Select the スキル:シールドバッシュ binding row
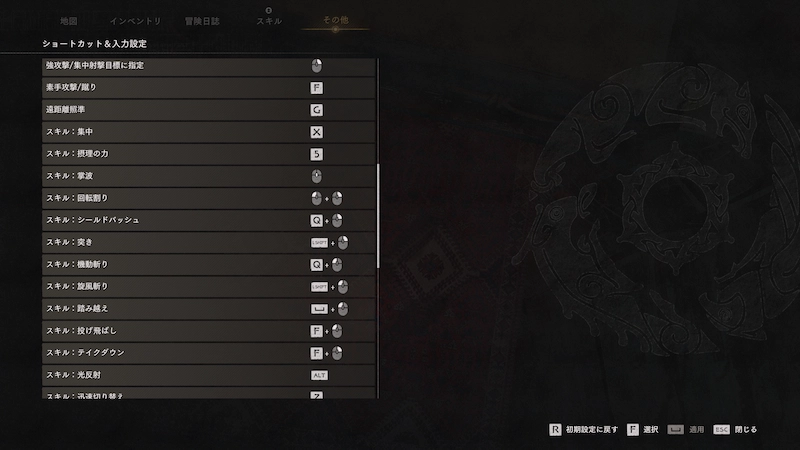 pyautogui.click(x=209, y=220)
